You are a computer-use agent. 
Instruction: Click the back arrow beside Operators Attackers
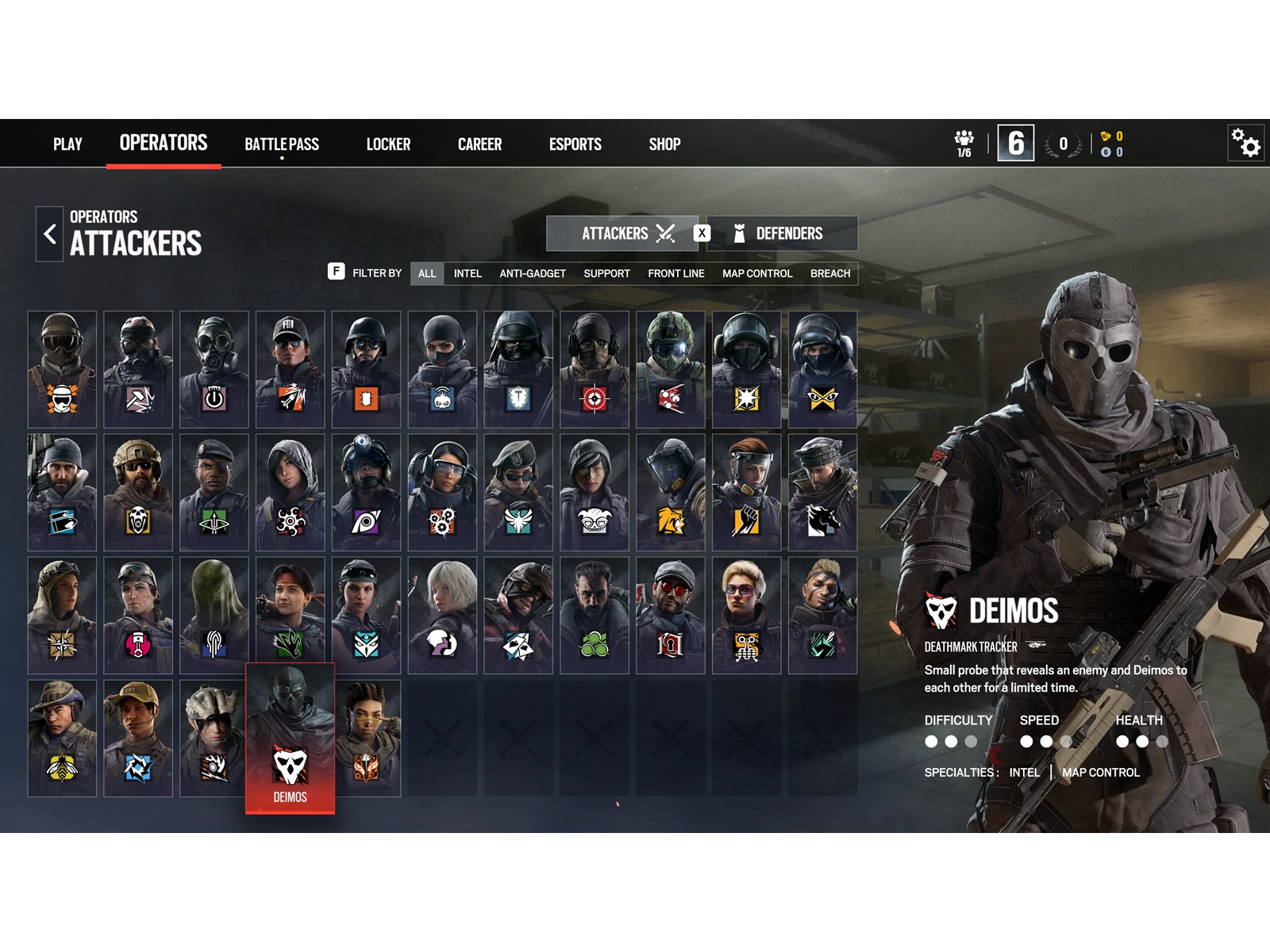[50, 234]
